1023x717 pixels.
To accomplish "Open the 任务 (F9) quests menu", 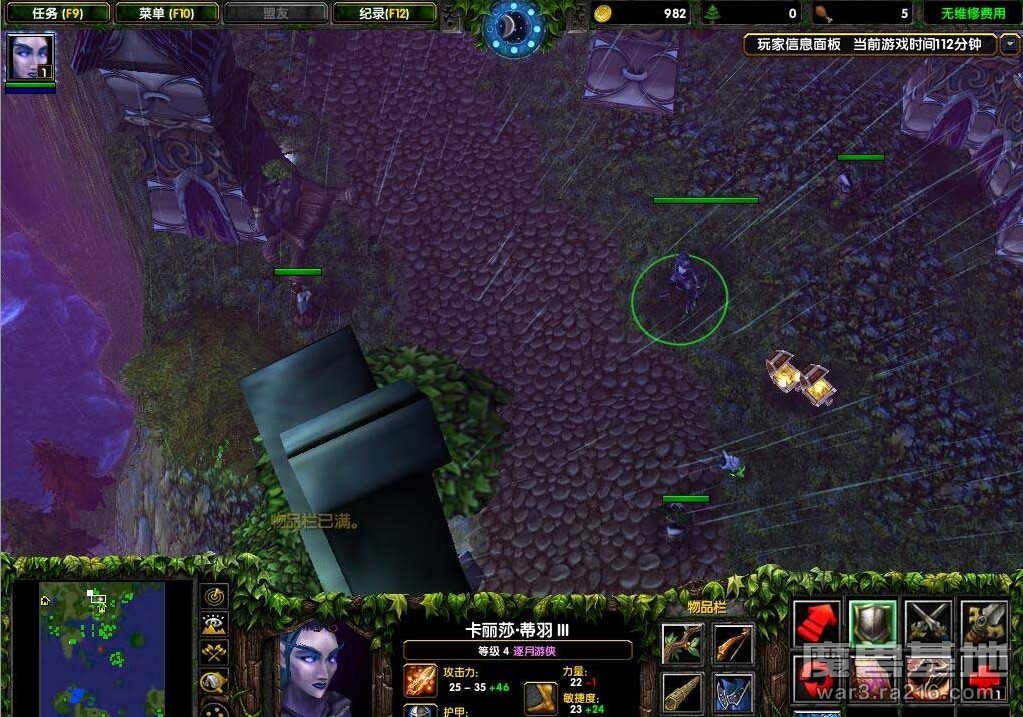I will (x=56, y=13).
